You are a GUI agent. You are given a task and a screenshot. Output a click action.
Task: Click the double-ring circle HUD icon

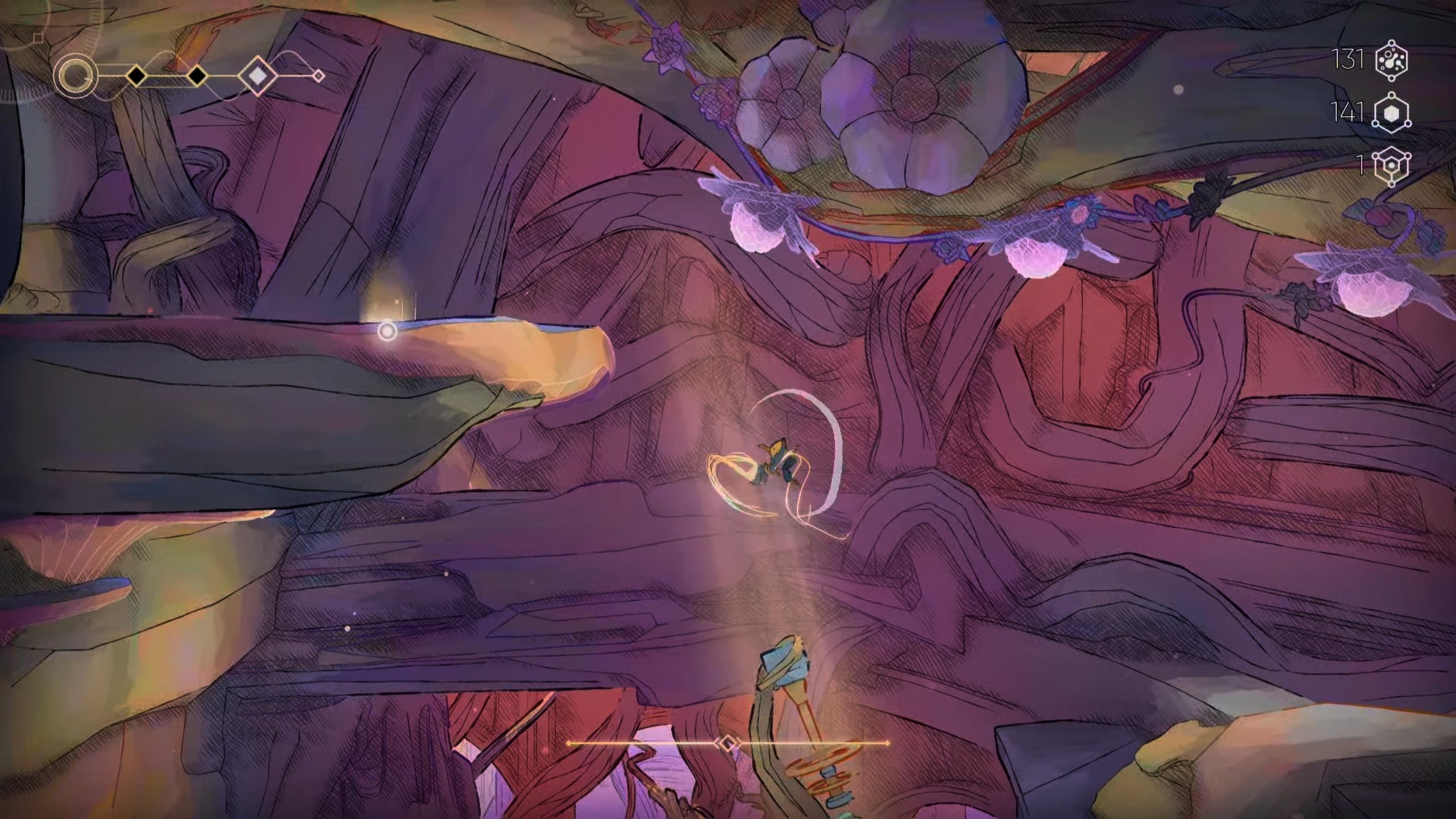pos(75,76)
